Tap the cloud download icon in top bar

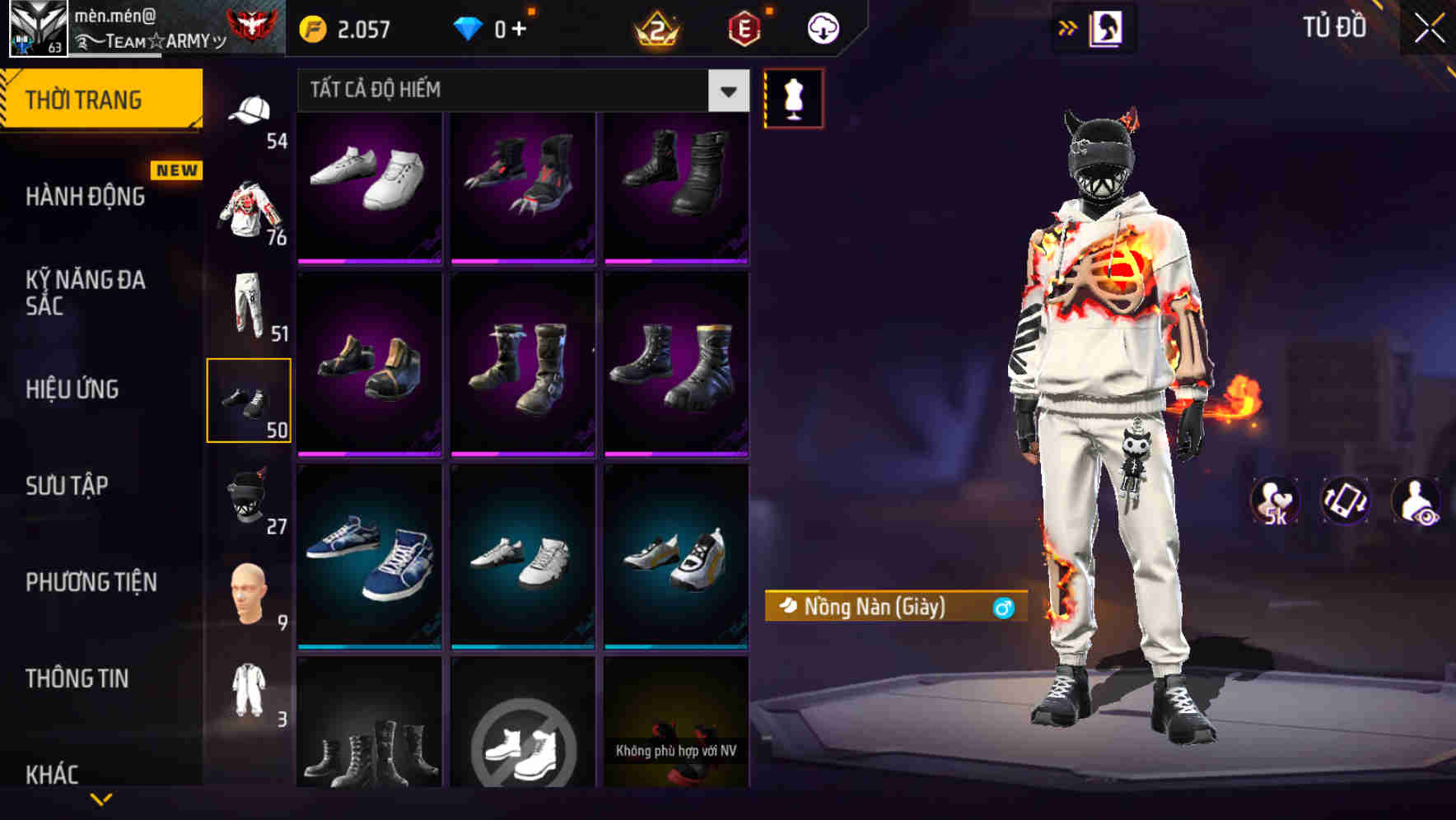[821, 27]
